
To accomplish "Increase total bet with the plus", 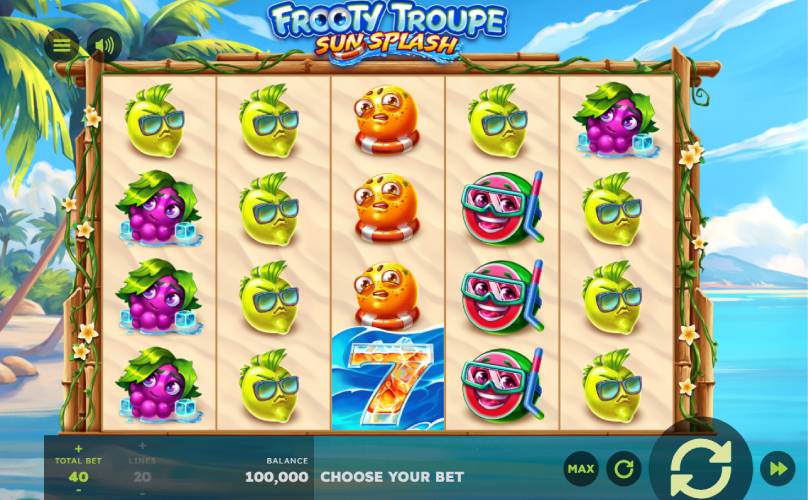I will point(79,448).
